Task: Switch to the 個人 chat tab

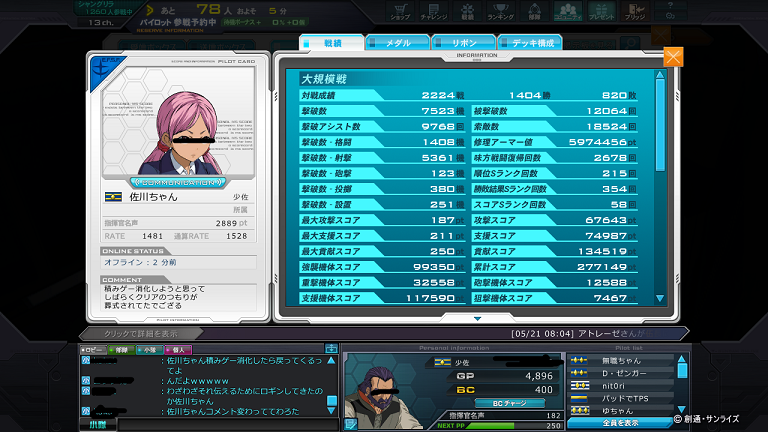Action: (176, 349)
